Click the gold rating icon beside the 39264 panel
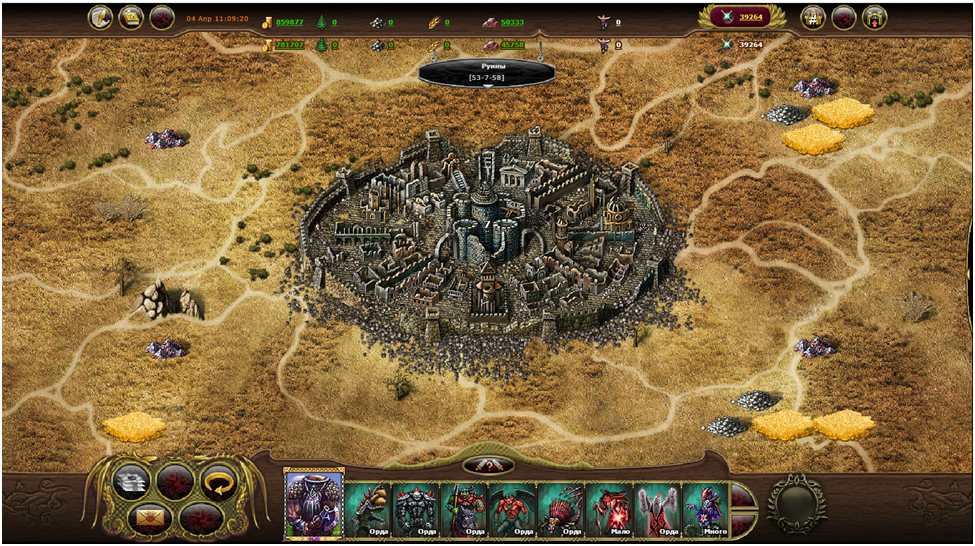This screenshot has width=975, height=546. (x=812, y=17)
